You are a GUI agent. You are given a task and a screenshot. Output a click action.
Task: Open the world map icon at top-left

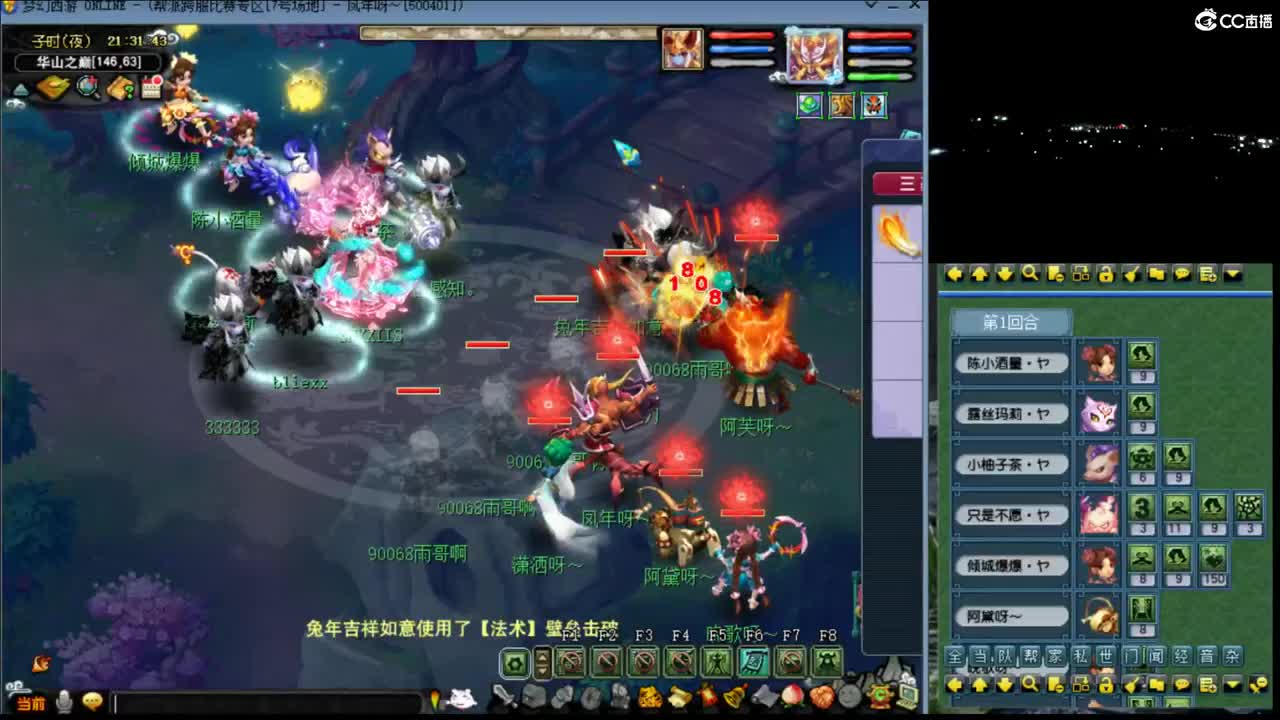coord(52,86)
